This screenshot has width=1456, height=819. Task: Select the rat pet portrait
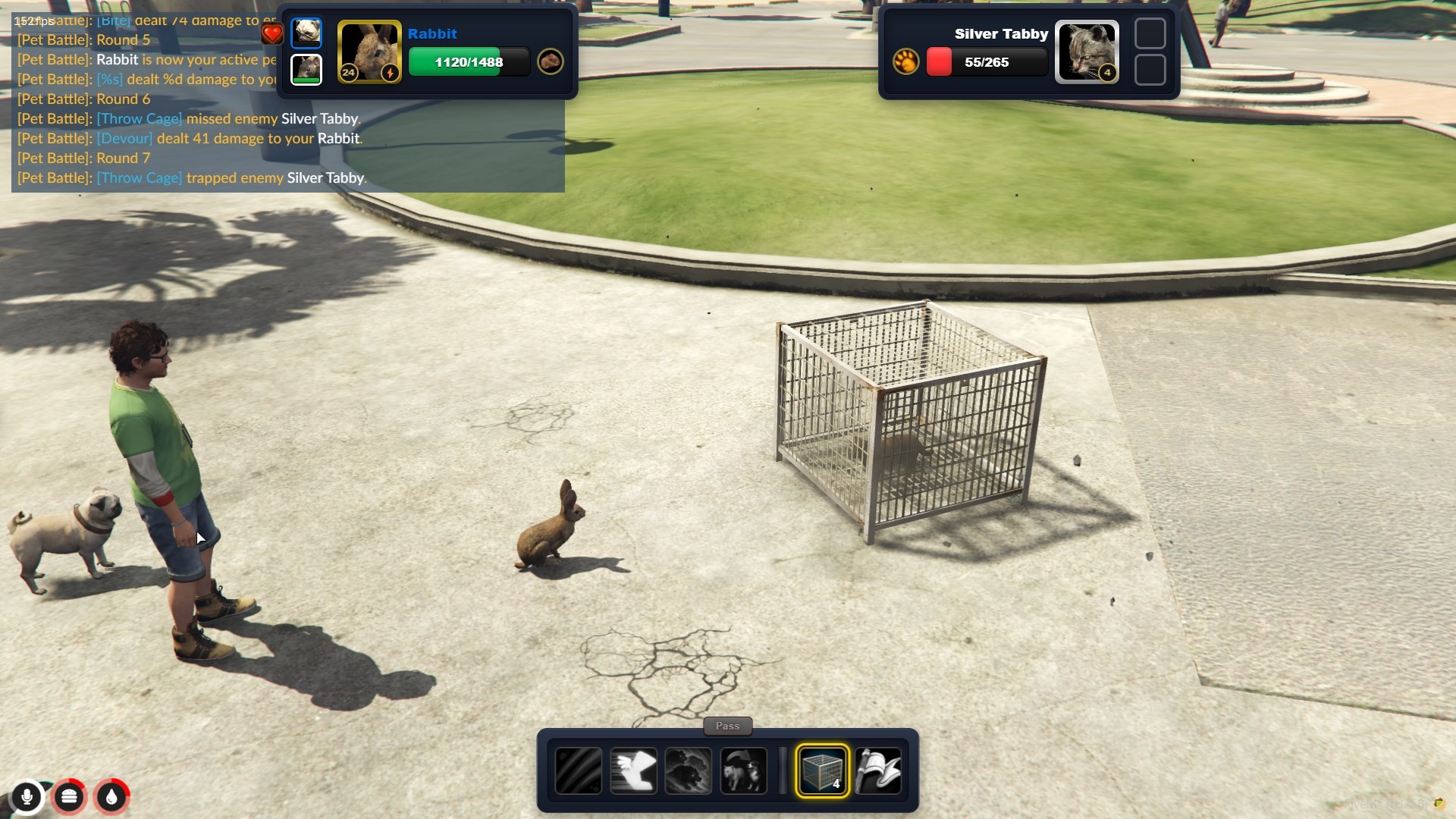(x=306, y=70)
